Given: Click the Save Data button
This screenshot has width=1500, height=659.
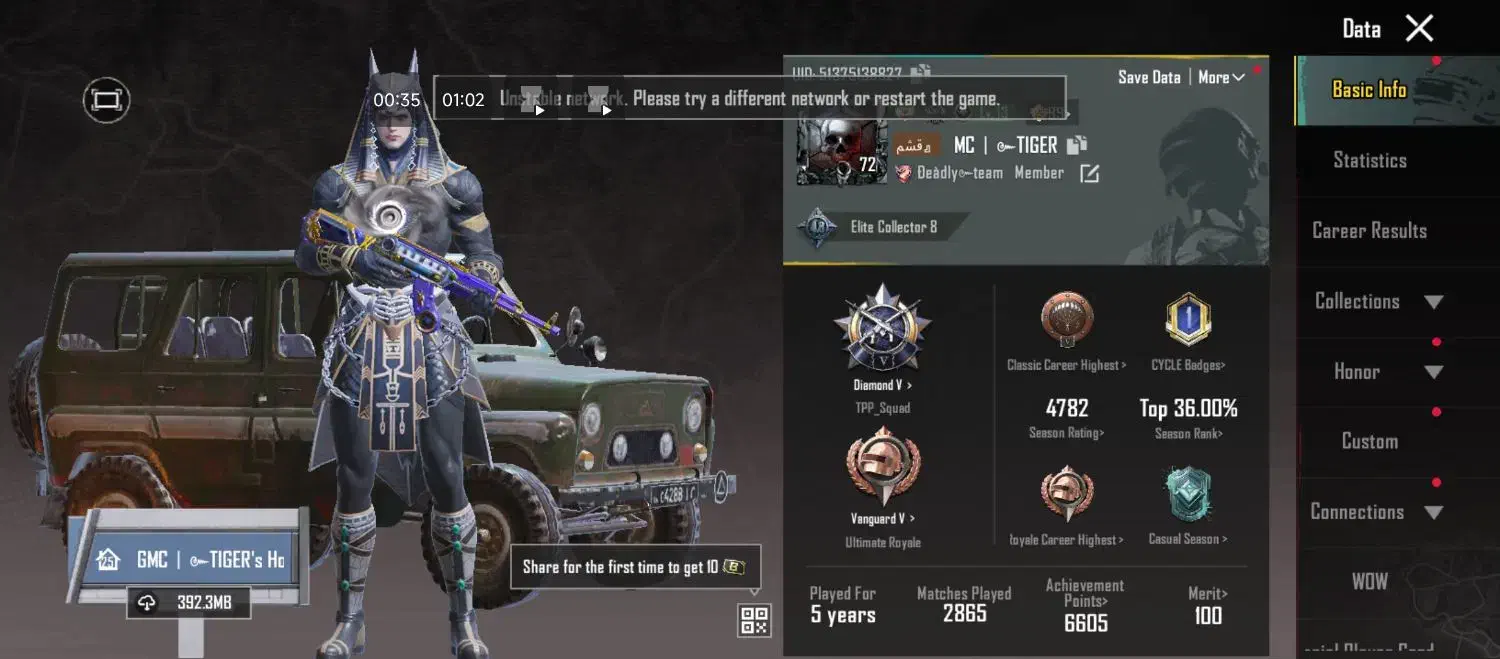Looking at the screenshot, I should 1149,77.
